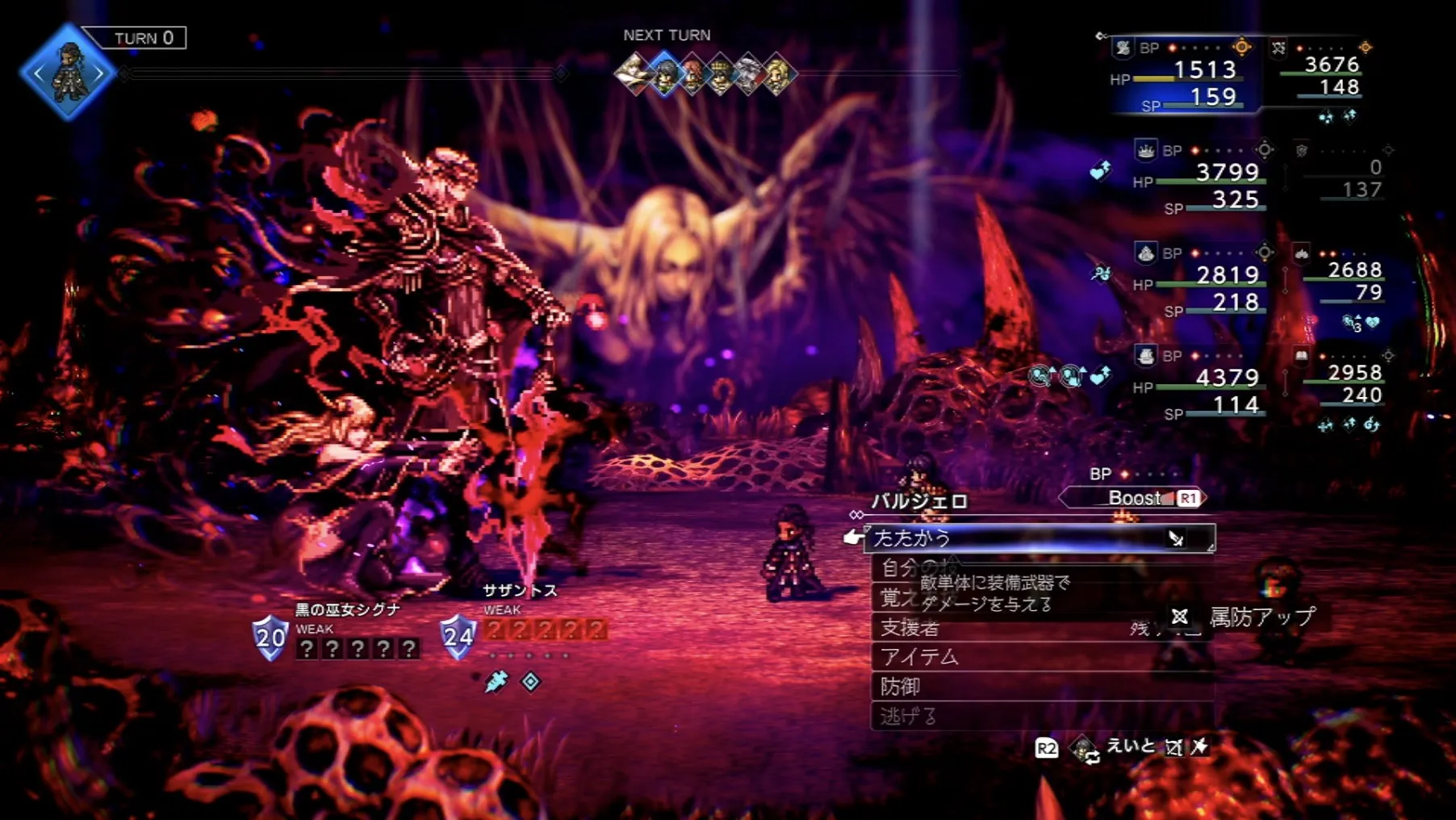
Task: Click the first portrait in the turn order
Action: 634,74
